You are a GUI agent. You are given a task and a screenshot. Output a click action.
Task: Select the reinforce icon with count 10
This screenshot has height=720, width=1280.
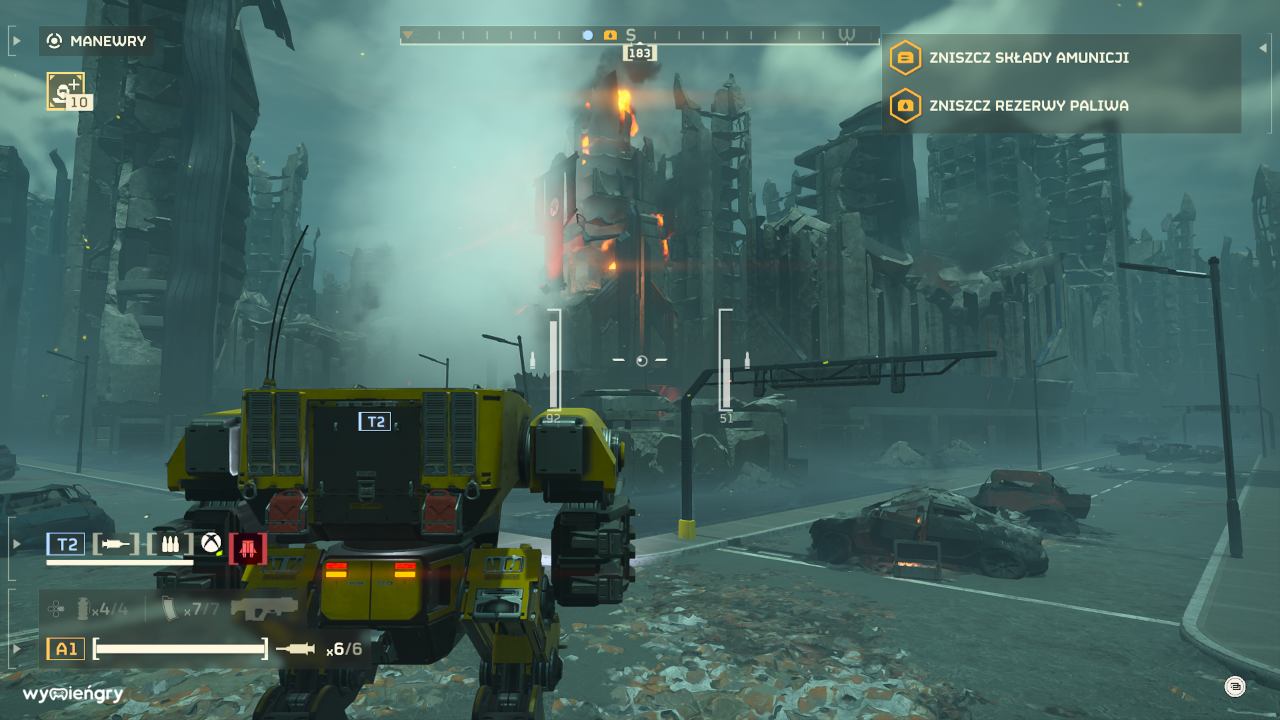67,91
